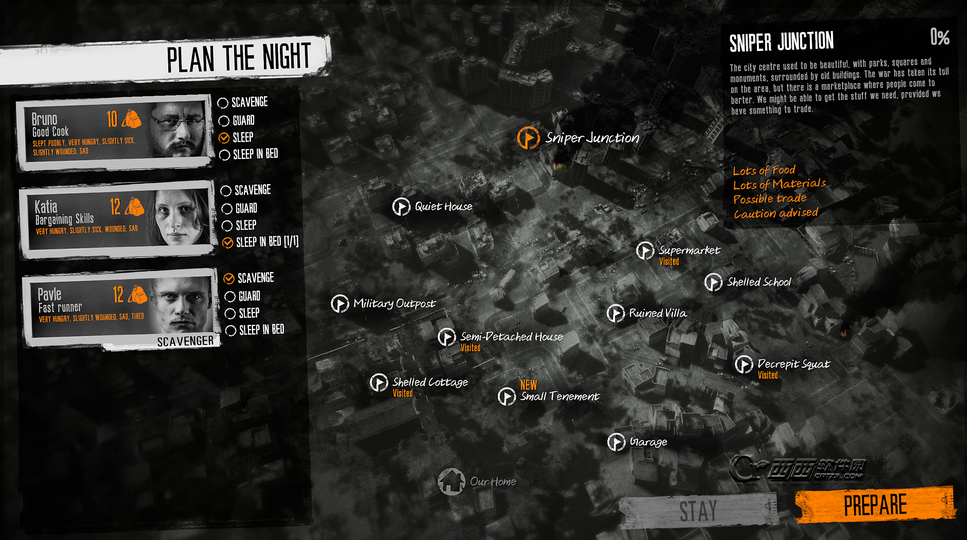The width and height of the screenshot is (967, 540).
Task: Select the Quiet House map location
Action: click(x=402, y=207)
